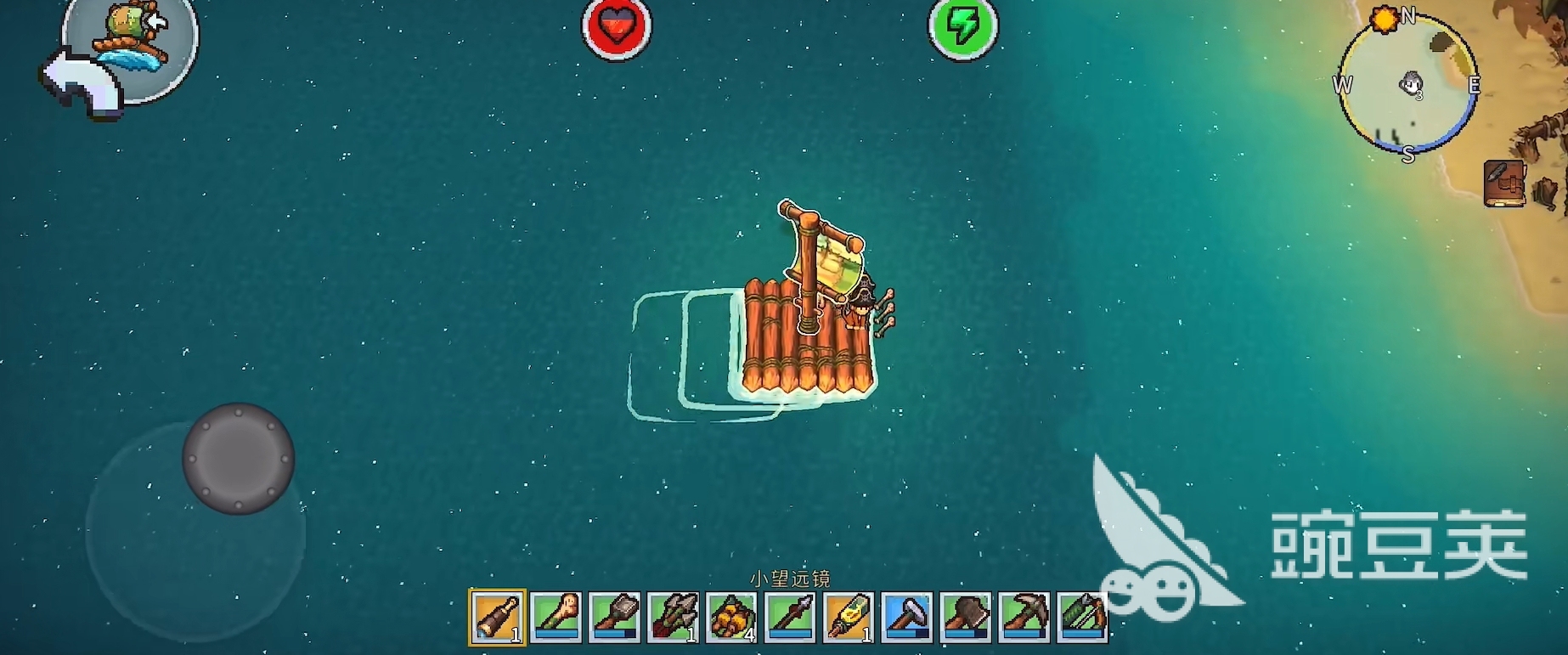Select the yellow potion vial slot
Screen dimensions: 1568x655
(849, 617)
